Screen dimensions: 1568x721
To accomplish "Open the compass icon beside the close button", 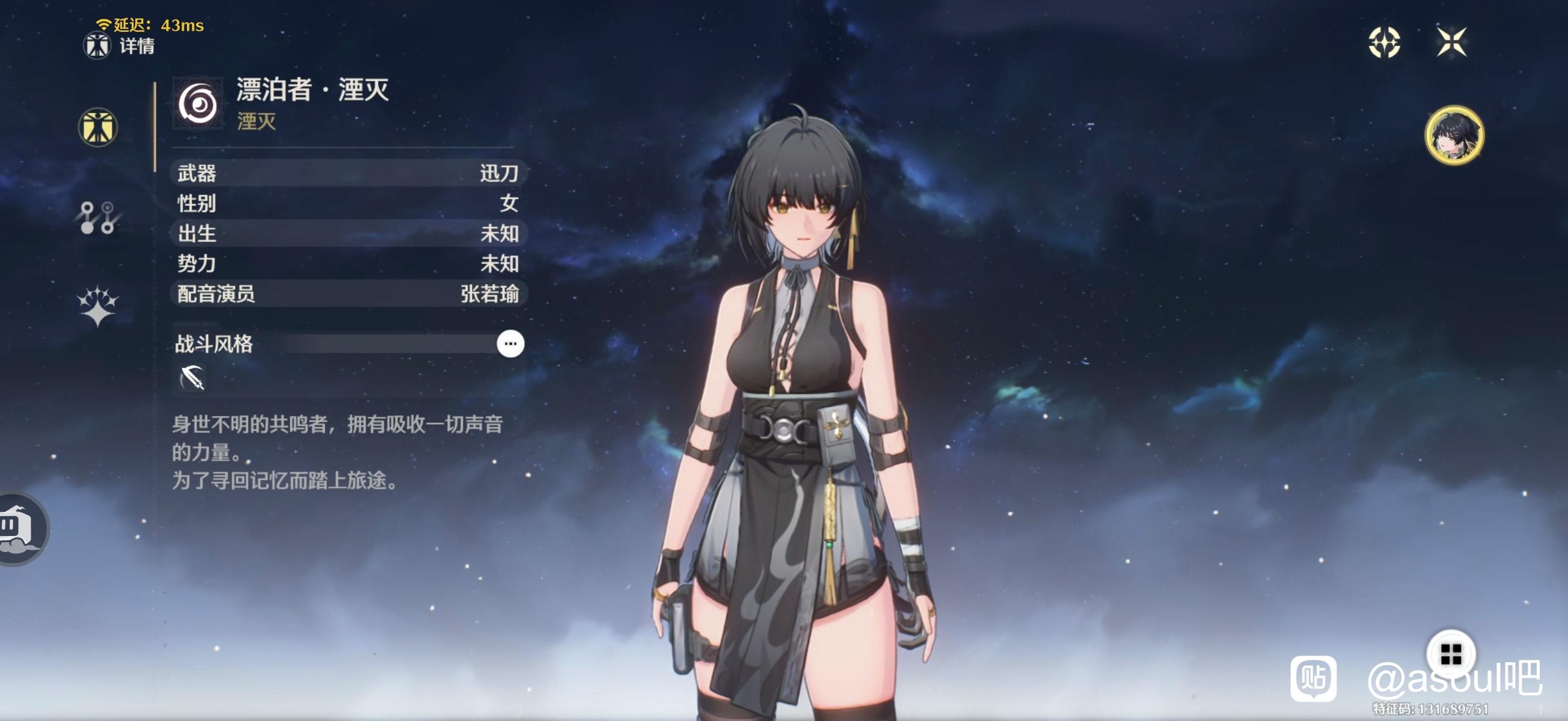I will click(x=1384, y=42).
